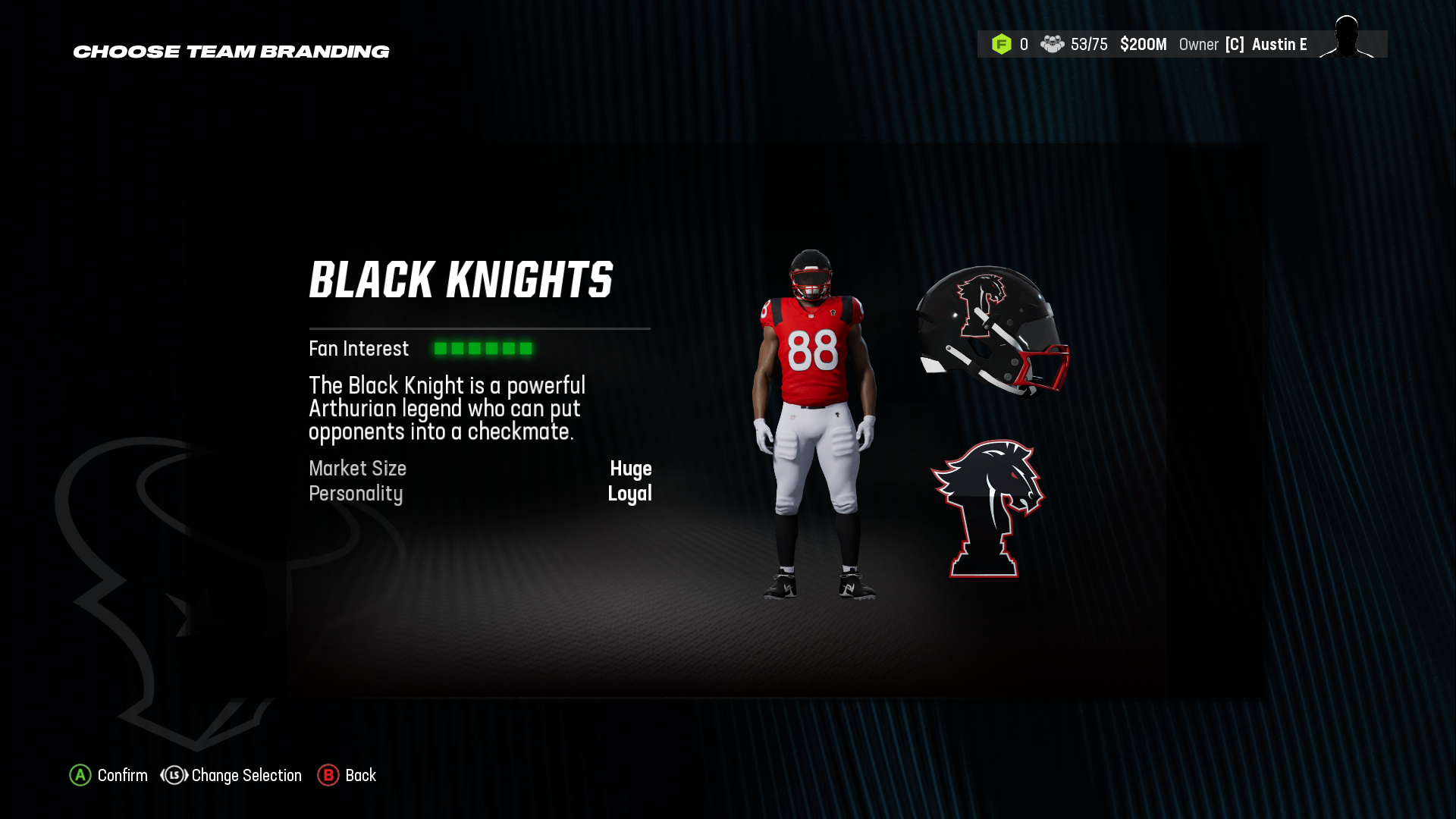Select the Personality value Loyal
This screenshot has width=1456, height=819.
[630, 494]
